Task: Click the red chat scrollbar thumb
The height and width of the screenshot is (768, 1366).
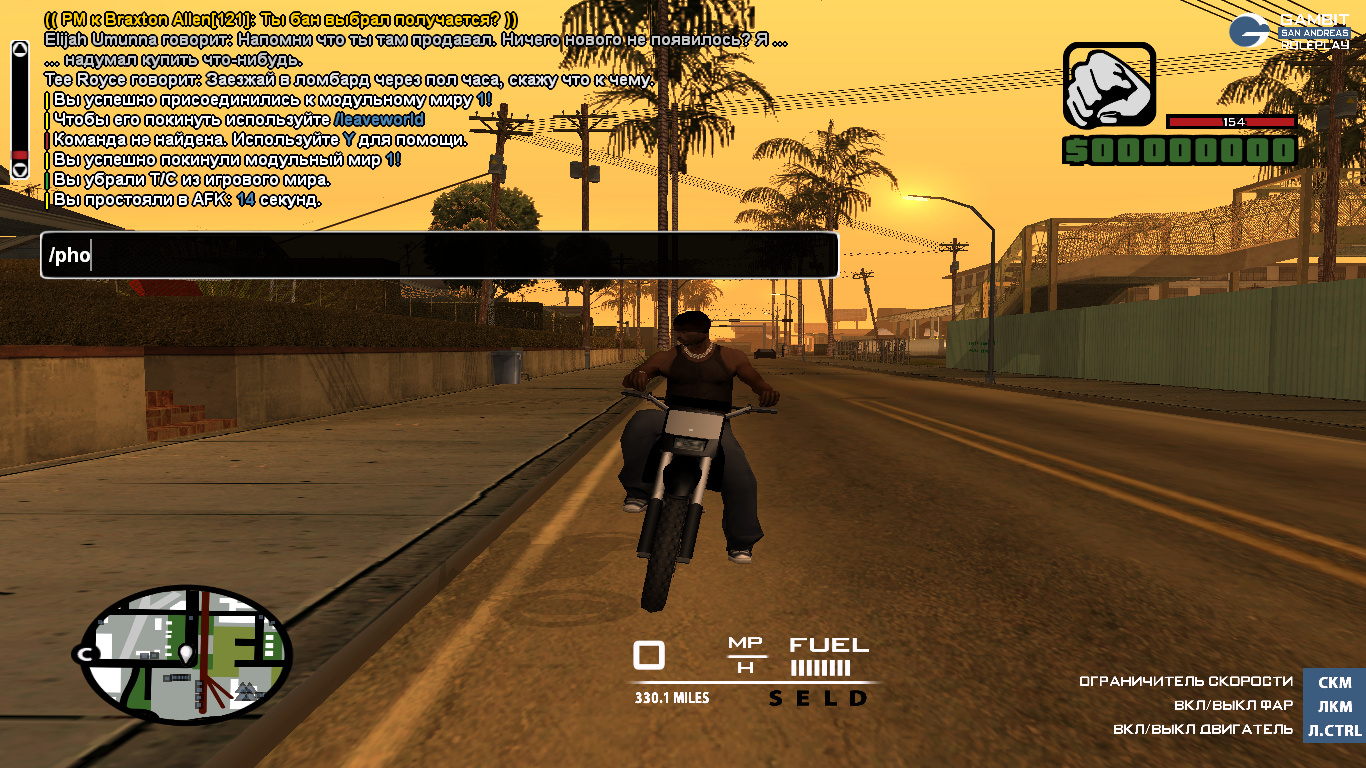Action: click(19, 156)
